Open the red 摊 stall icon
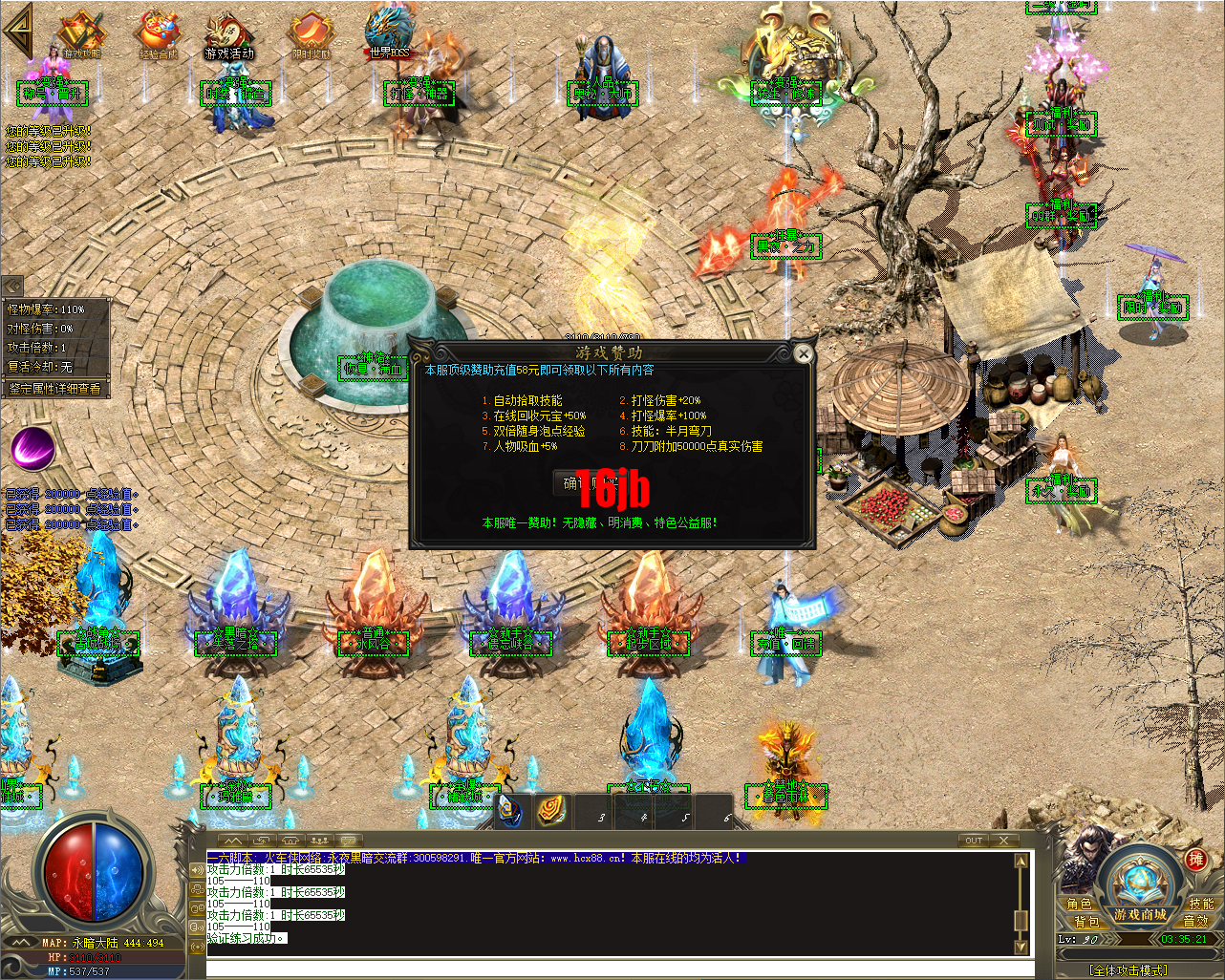 point(1197,860)
